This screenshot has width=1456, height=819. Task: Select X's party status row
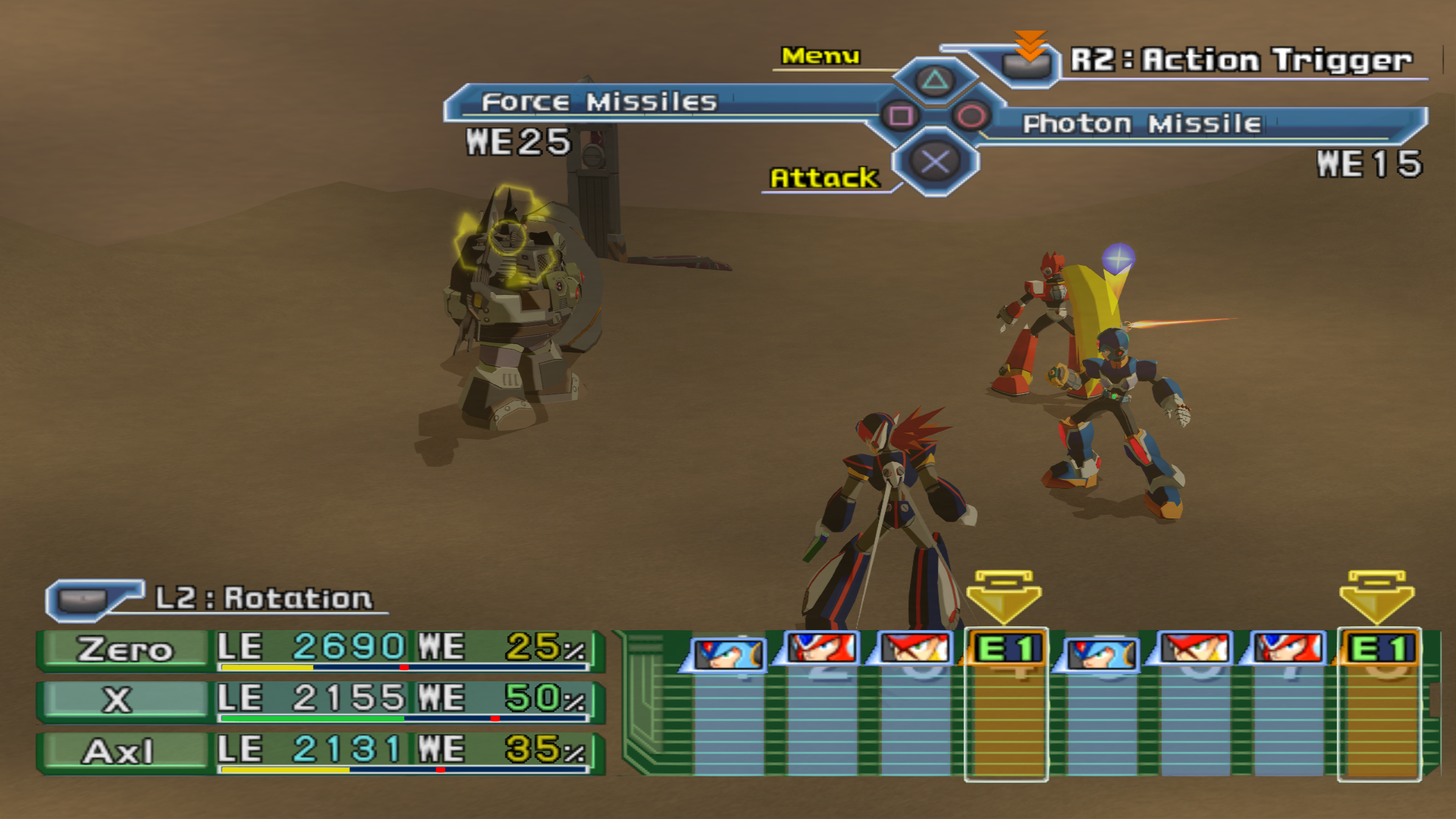[x=320, y=701]
